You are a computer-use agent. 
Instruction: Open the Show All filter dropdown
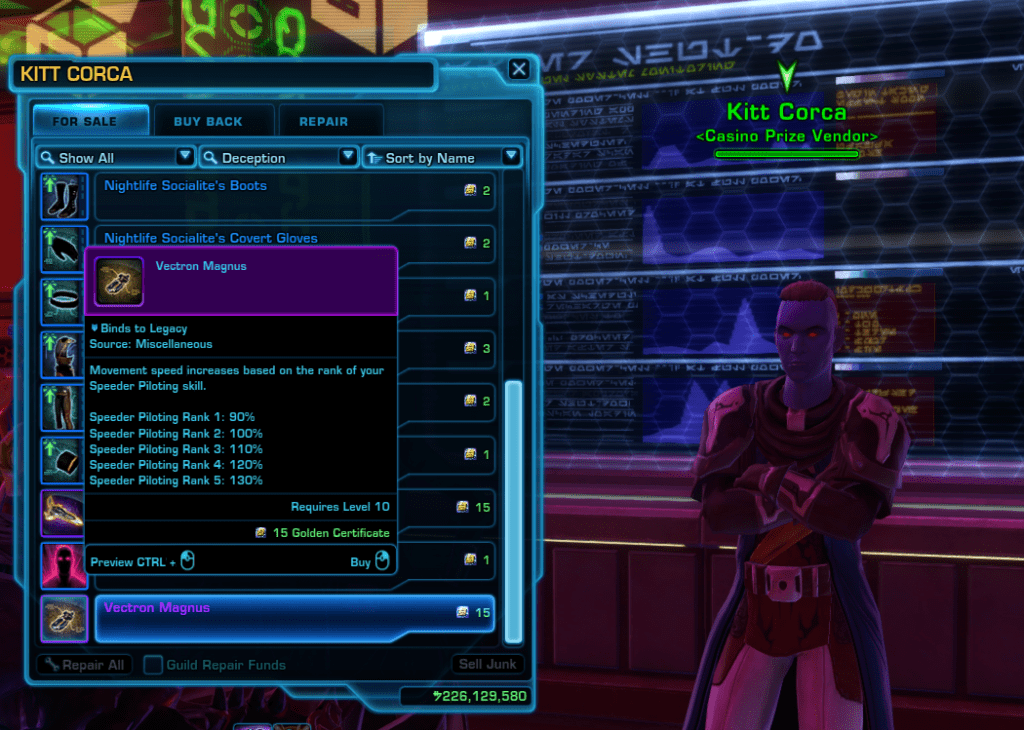coord(115,157)
